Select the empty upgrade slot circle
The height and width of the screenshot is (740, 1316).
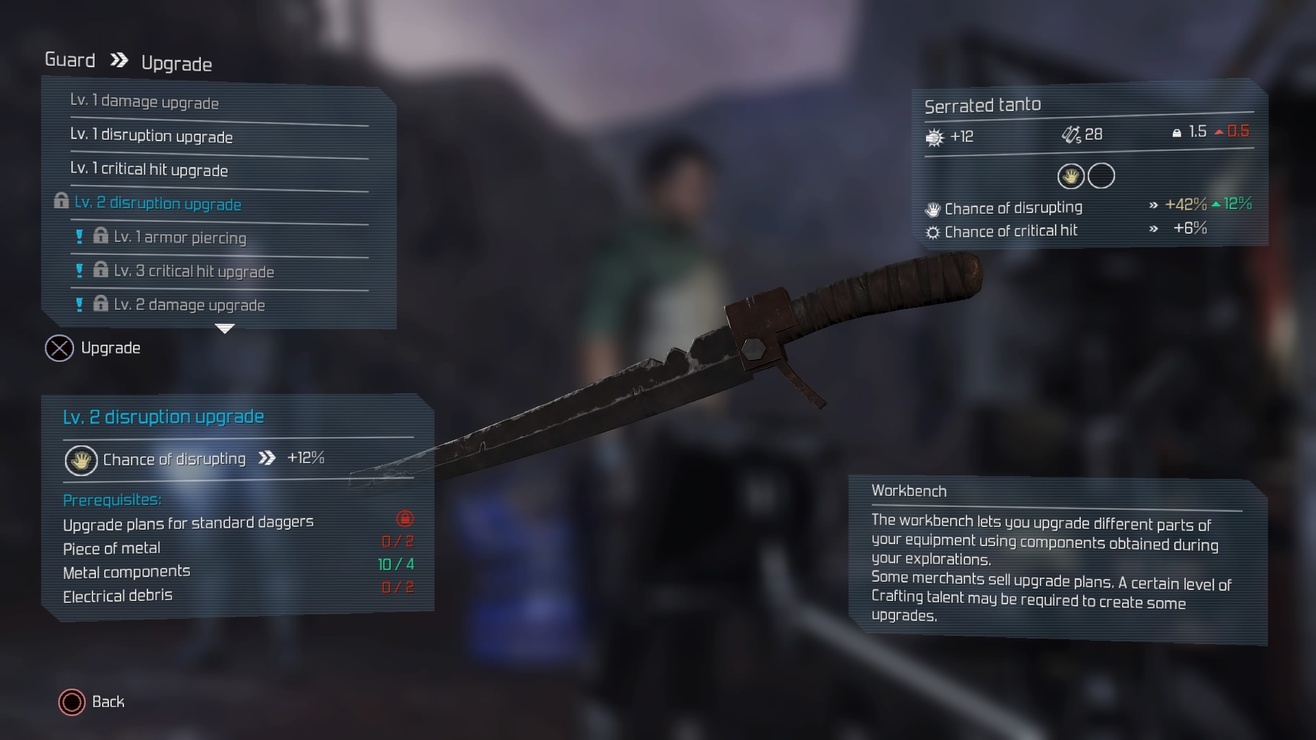tap(1101, 177)
